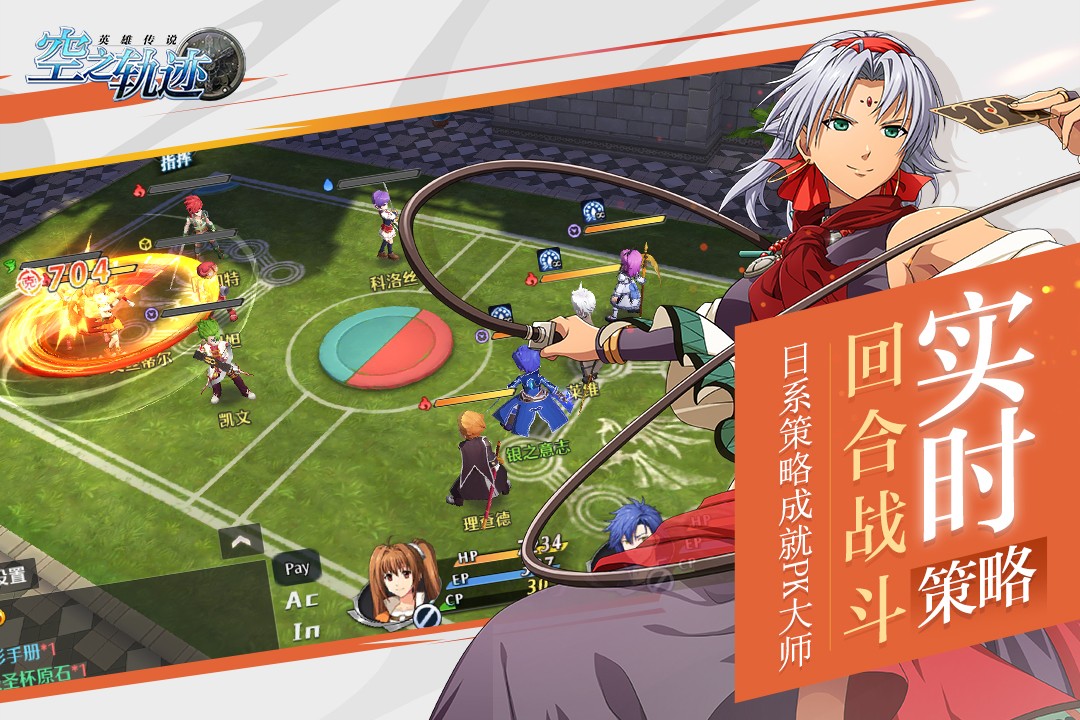
Task: Select the blue-haired character portrait
Action: pos(628,529)
